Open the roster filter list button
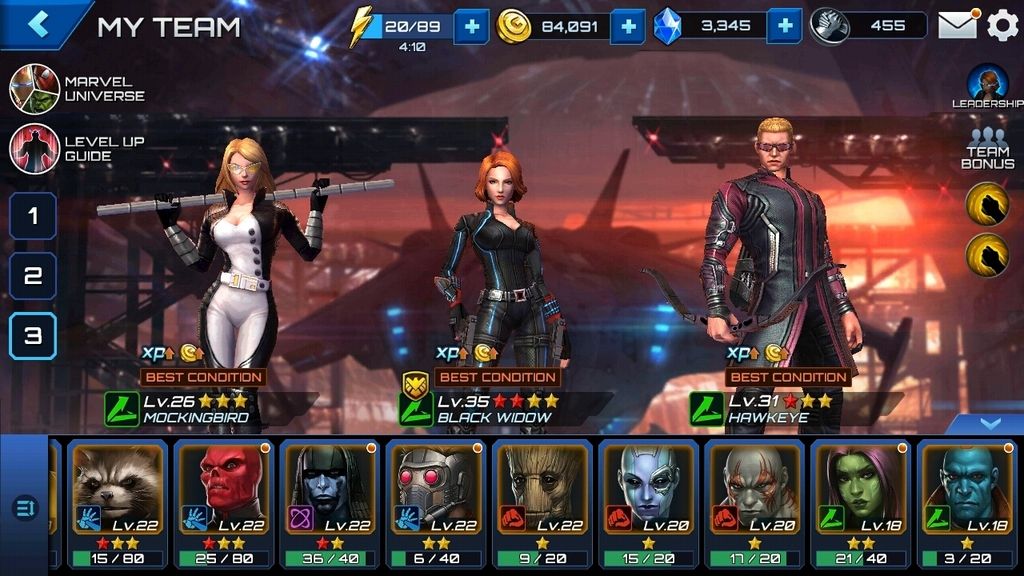1024x576 pixels. click(24, 509)
